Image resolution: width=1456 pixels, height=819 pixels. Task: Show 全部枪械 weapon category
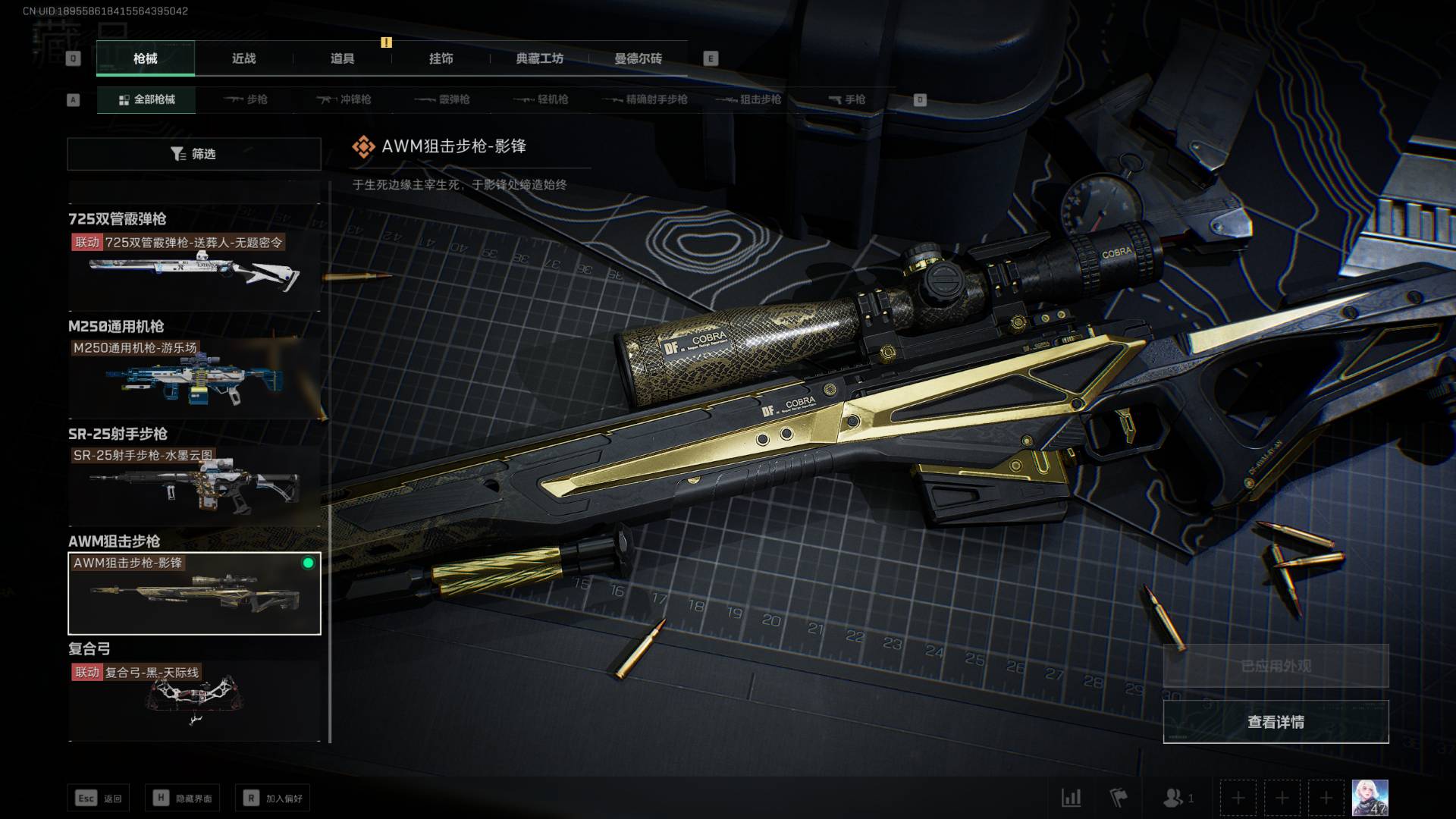pyautogui.click(x=146, y=99)
